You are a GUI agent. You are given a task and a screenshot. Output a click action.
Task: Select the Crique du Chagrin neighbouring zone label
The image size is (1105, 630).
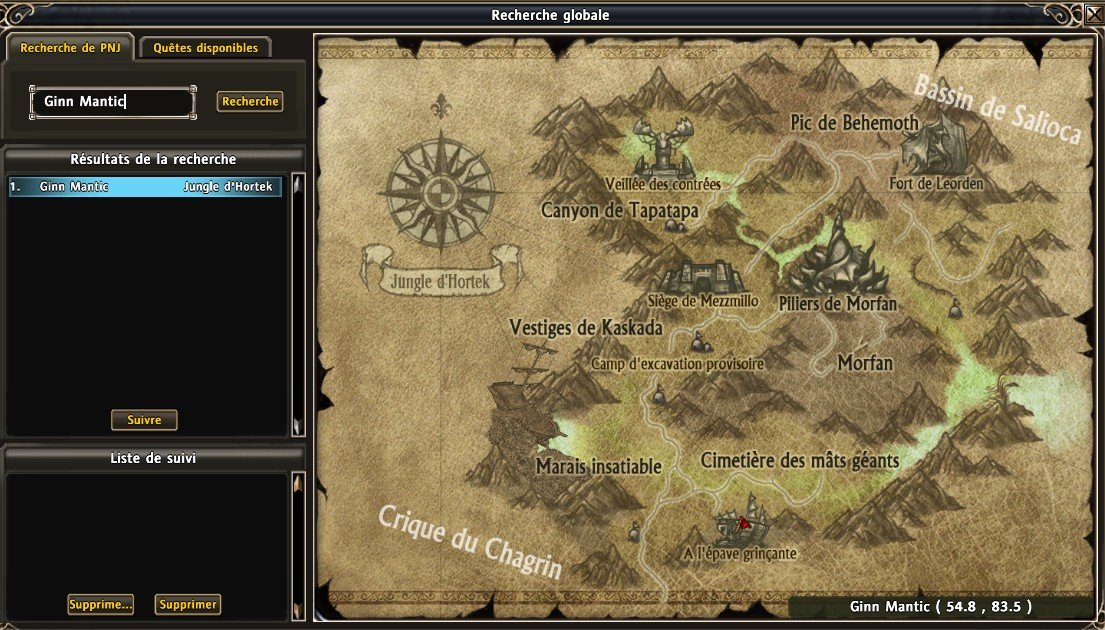(468, 541)
